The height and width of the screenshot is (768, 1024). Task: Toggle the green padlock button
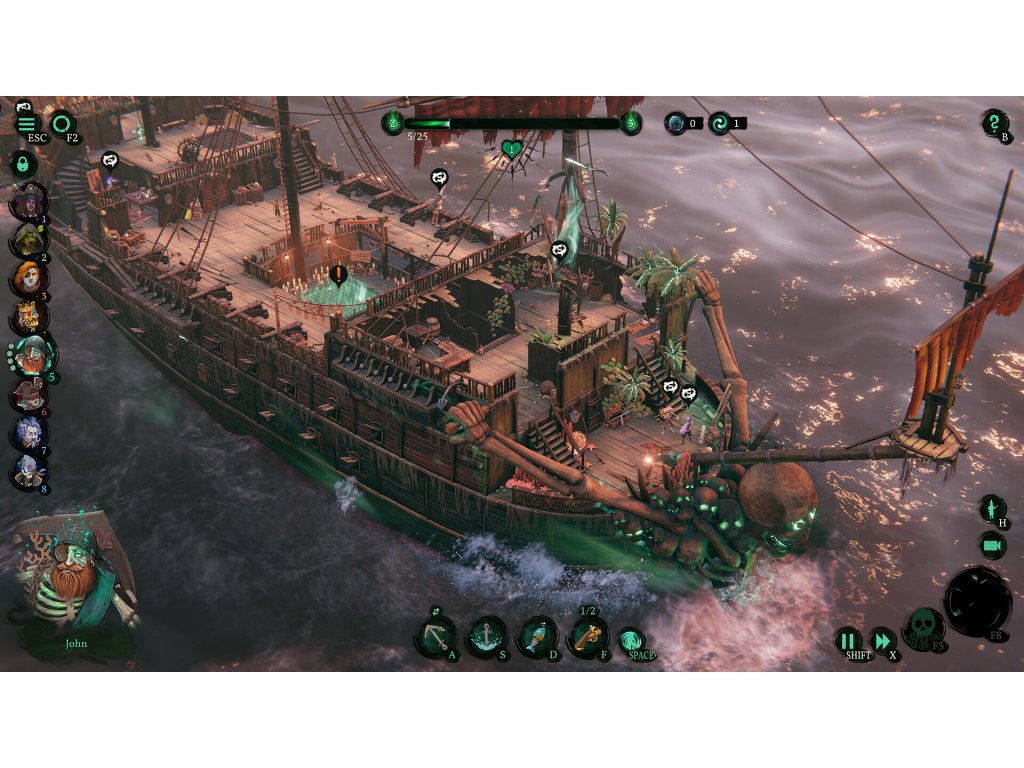[21, 163]
